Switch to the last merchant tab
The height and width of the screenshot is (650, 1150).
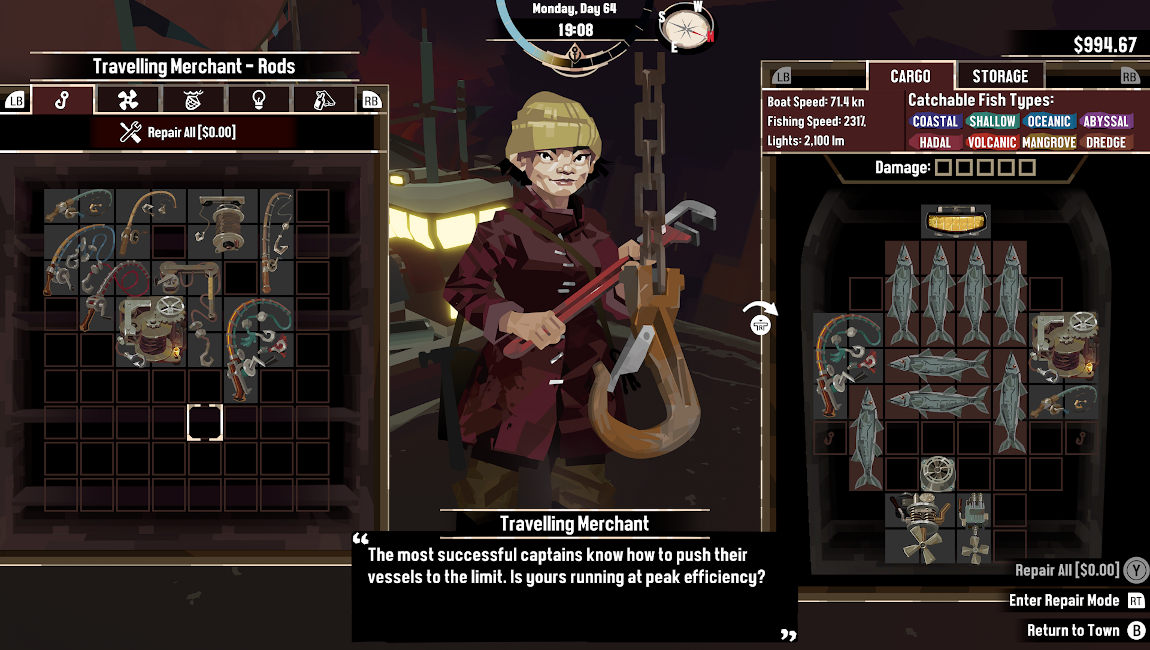tap(322, 100)
